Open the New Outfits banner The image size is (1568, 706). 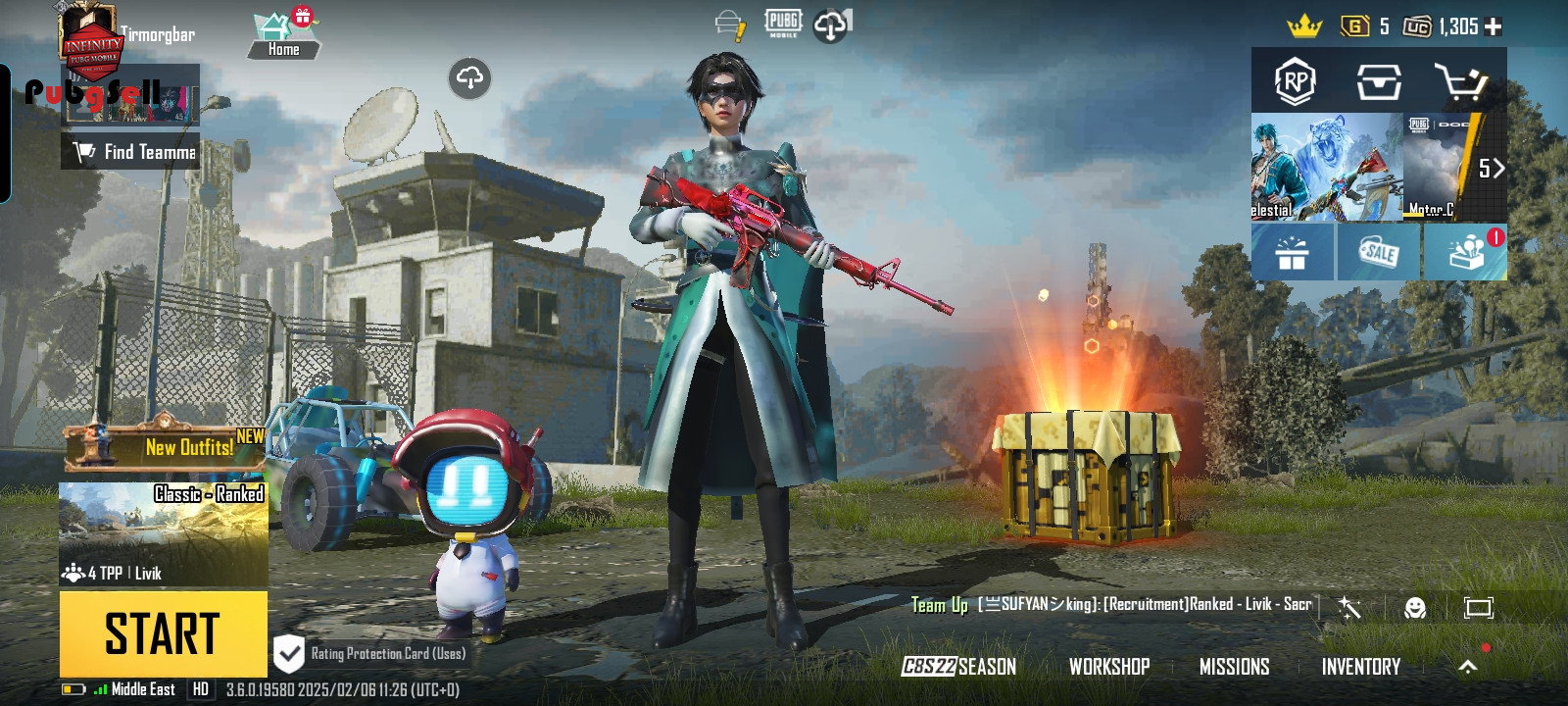[x=165, y=447]
